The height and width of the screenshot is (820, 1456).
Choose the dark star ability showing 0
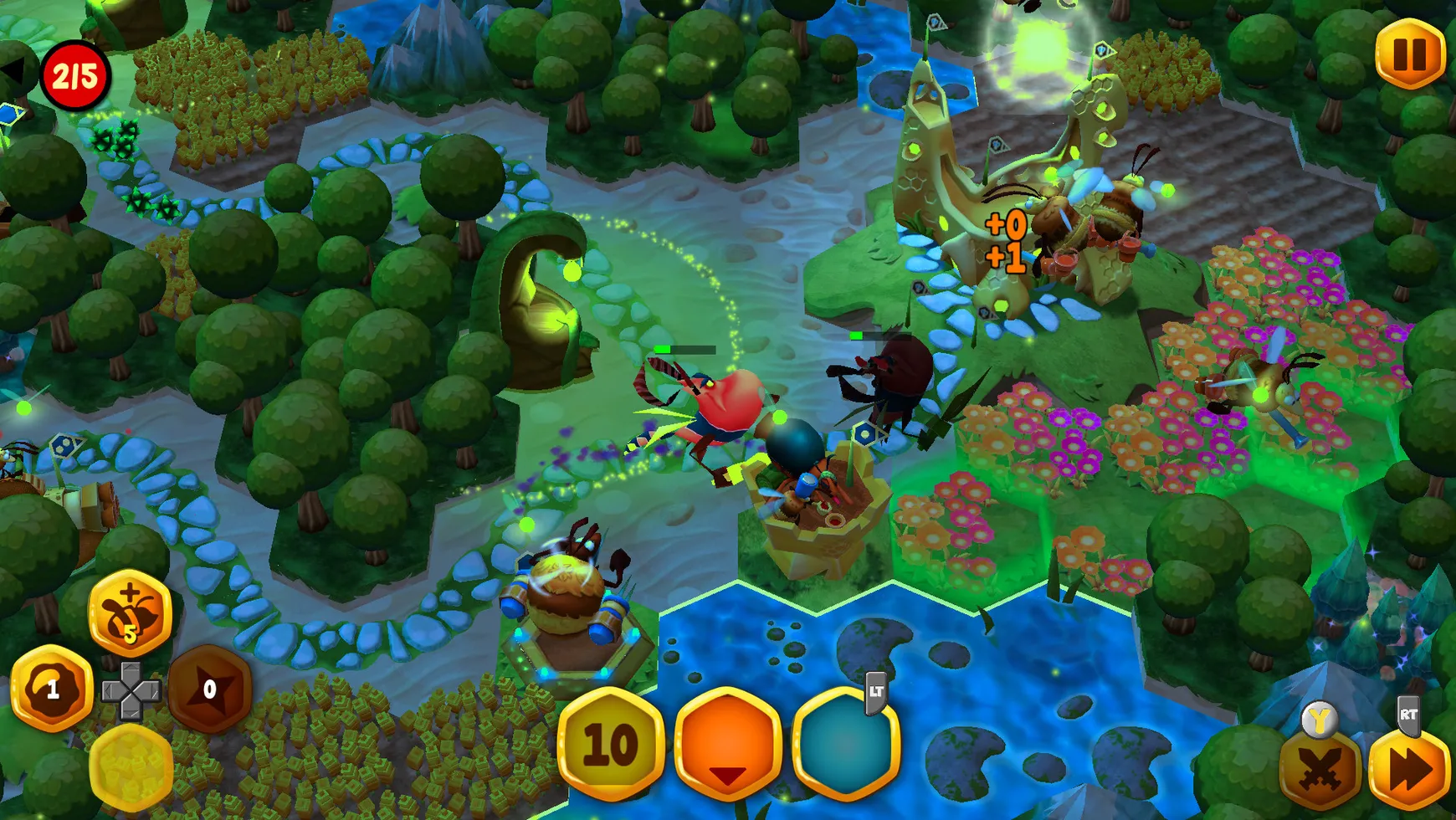(209, 689)
